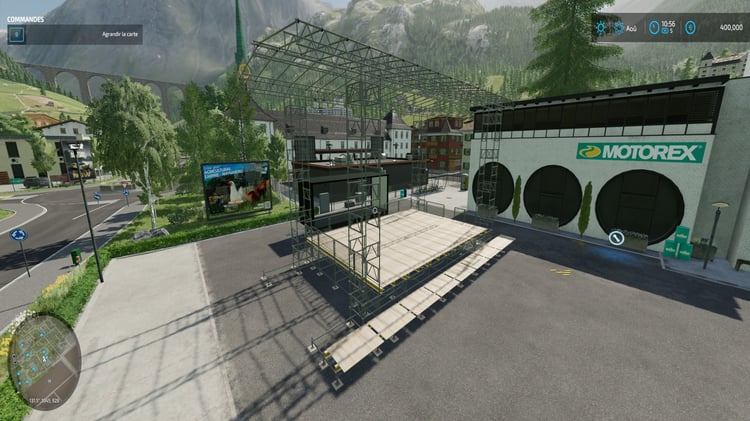The image size is (750, 421).
Task: Click the sun weather icon
Action: [602, 27]
